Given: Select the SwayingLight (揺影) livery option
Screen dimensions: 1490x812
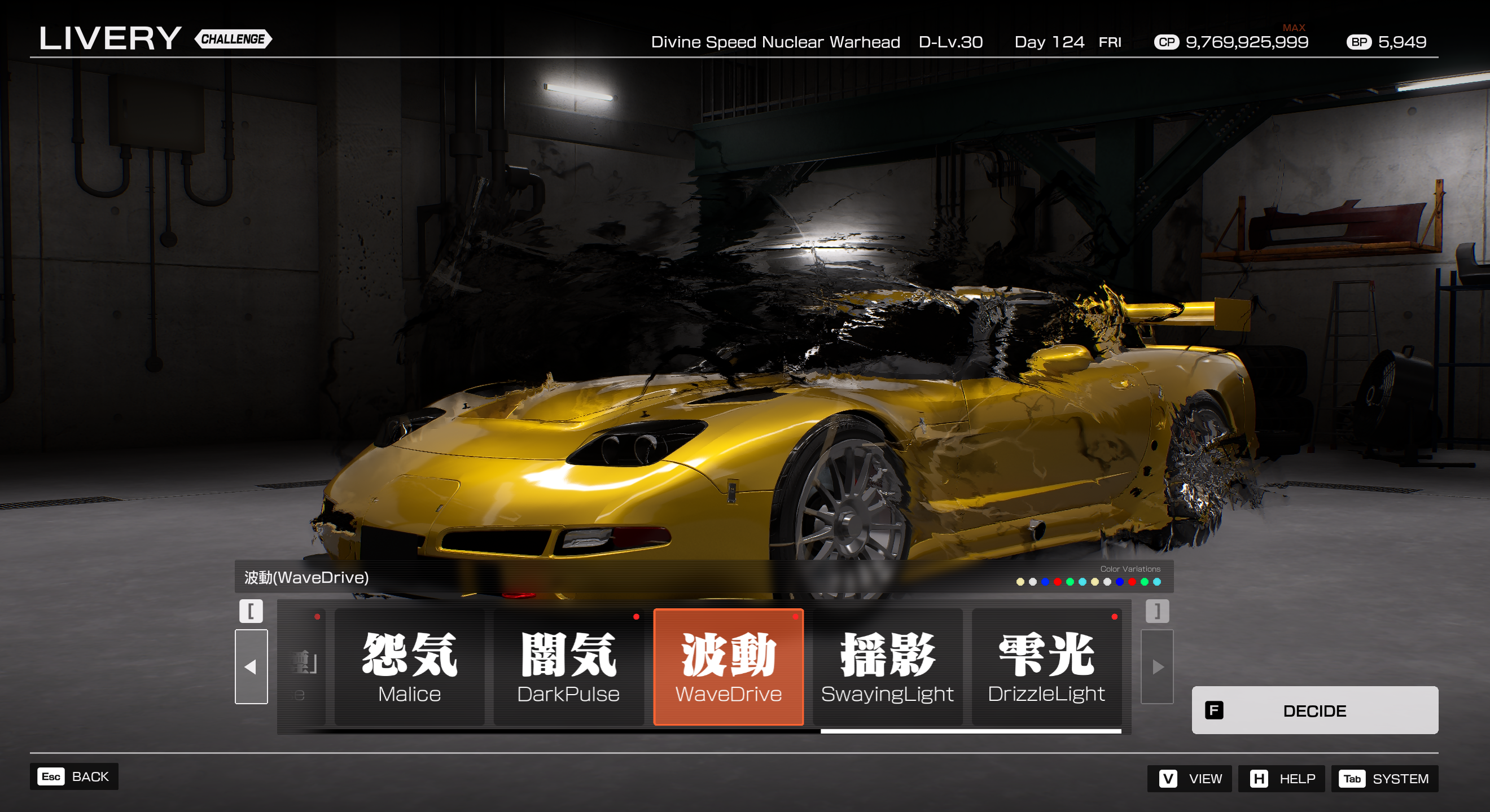Looking at the screenshot, I should (x=888, y=667).
